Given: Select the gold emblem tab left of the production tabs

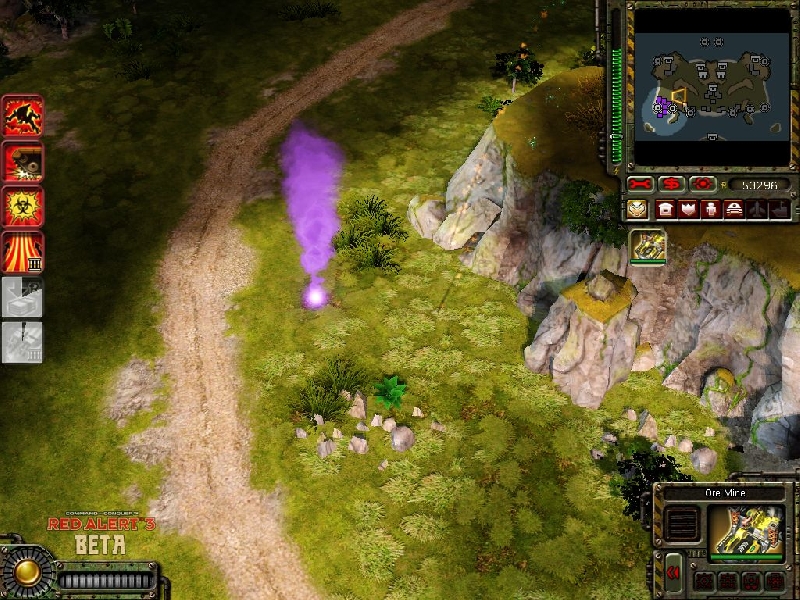Looking at the screenshot, I should [x=638, y=209].
